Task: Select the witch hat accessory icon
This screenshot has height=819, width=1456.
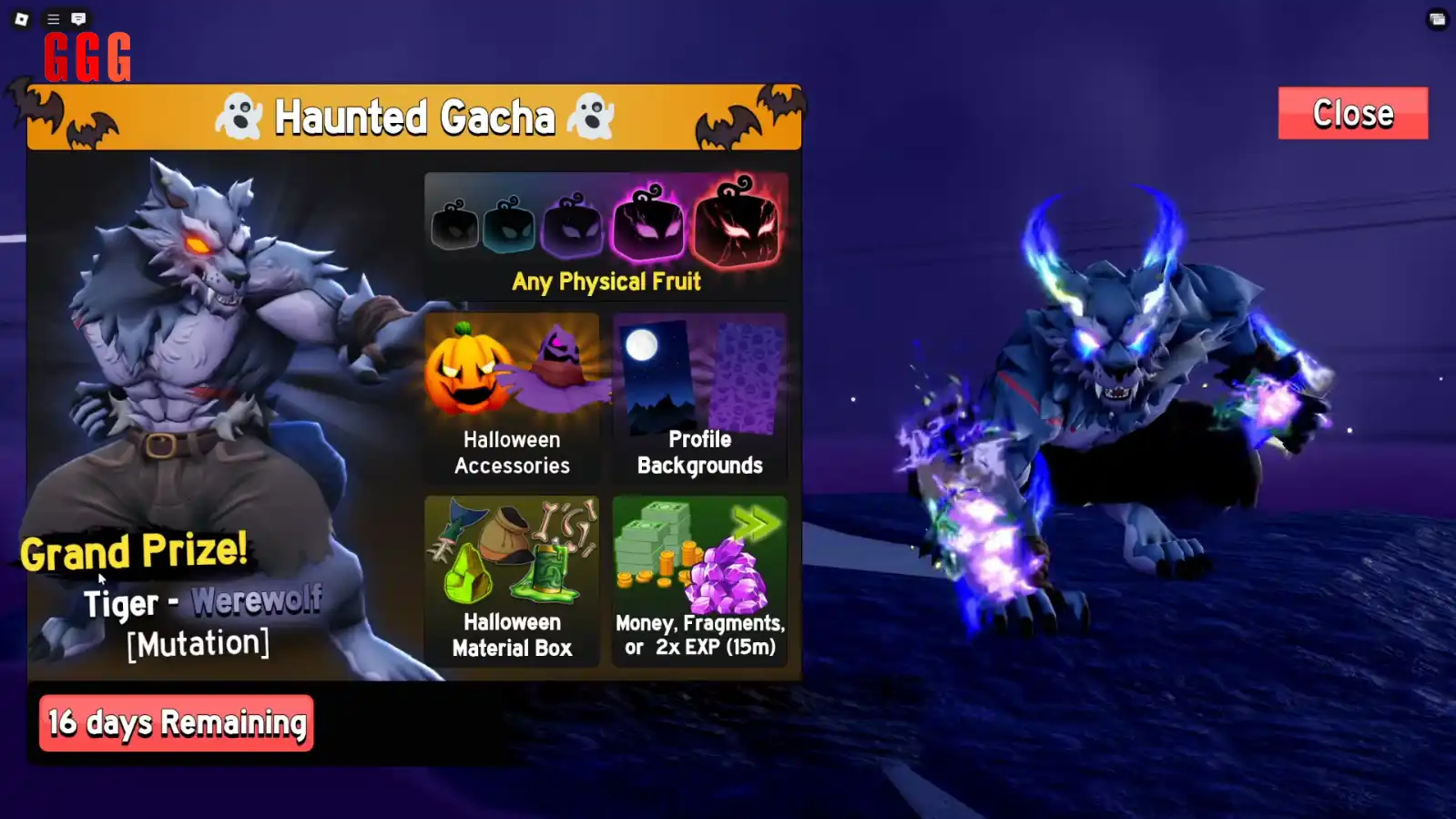Action: click(560, 364)
